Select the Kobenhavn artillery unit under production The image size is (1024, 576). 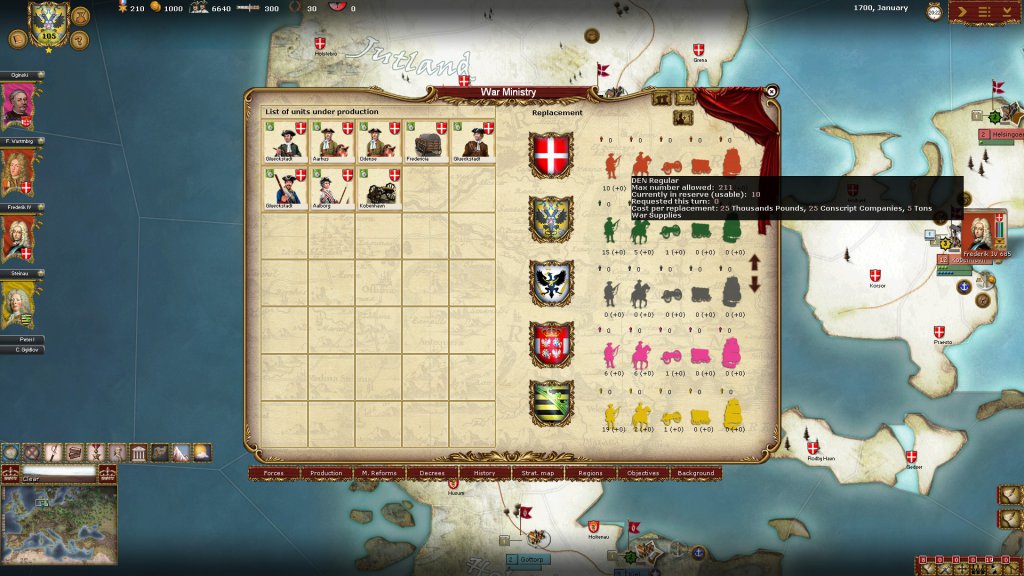[378, 187]
